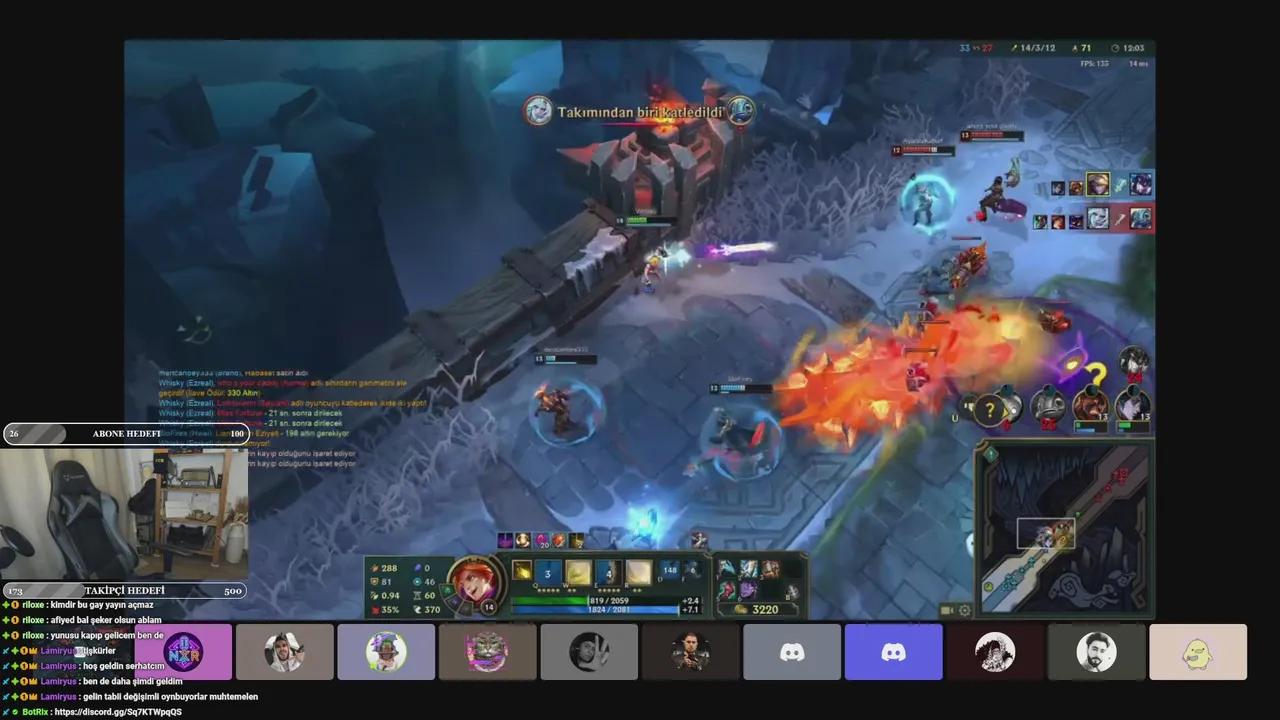This screenshot has height=720, width=1280.
Task: Select Ezreal's Q ability in the HUD
Action: coord(547,572)
